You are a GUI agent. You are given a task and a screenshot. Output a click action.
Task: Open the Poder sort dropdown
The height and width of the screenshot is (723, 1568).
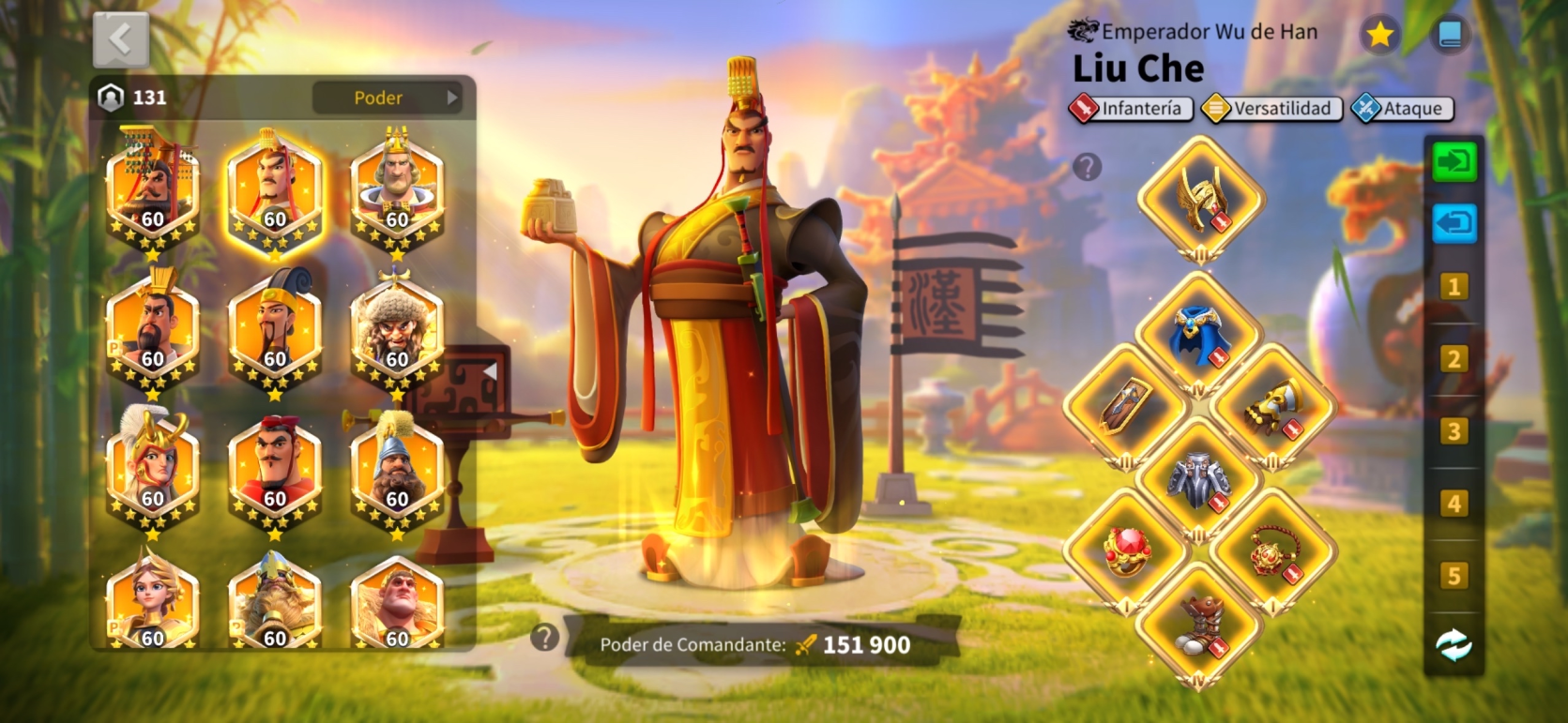[388, 98]
